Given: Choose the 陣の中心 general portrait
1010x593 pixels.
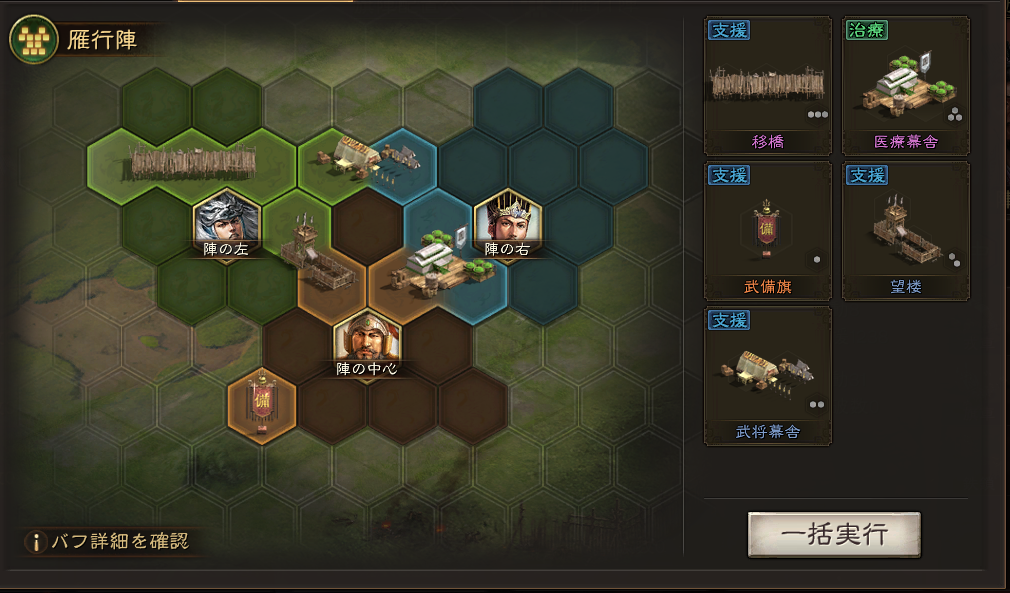Looking at the screenshot, I should [x=367, y=340].
